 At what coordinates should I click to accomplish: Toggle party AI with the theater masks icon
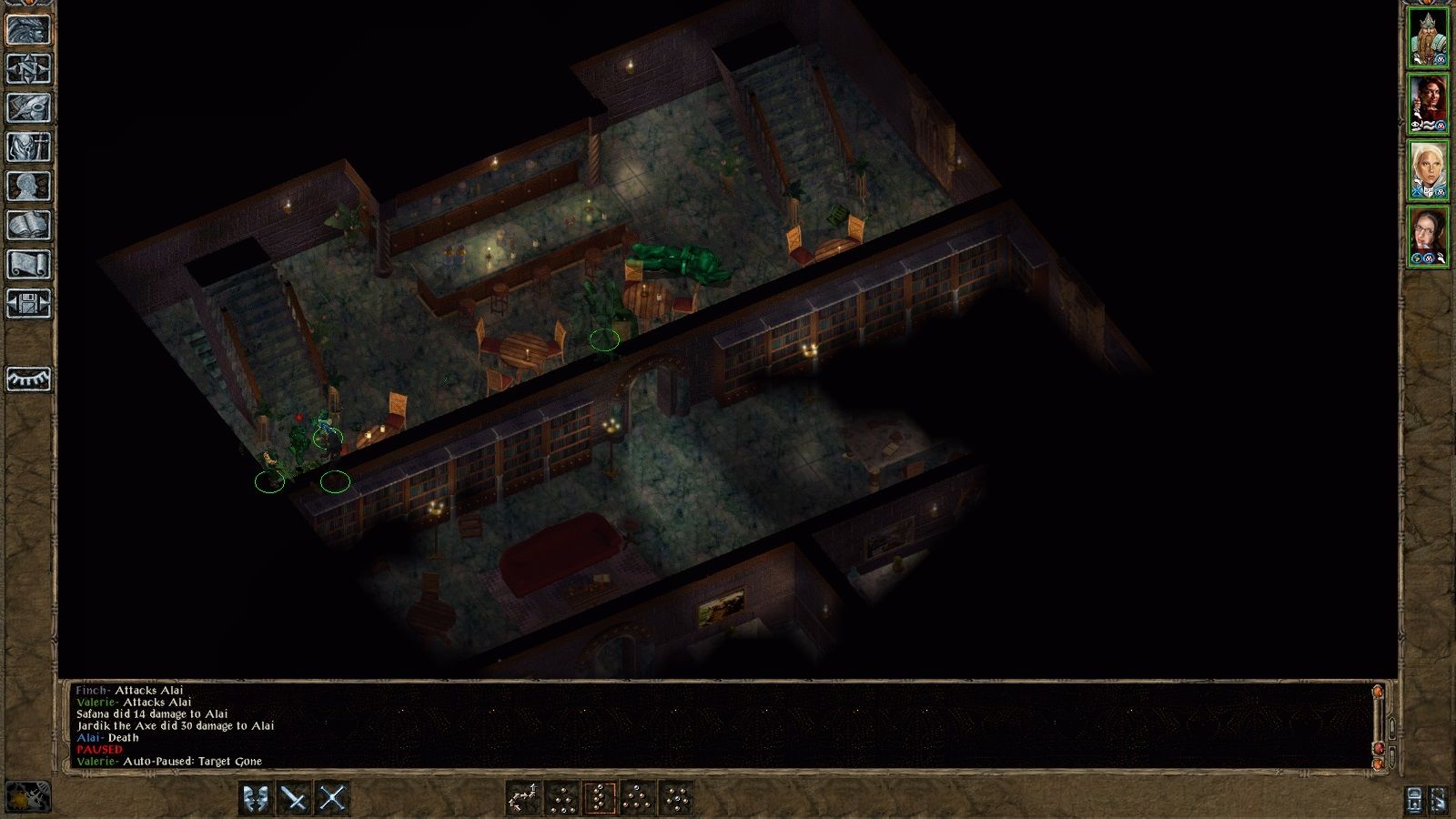point(255,799)
